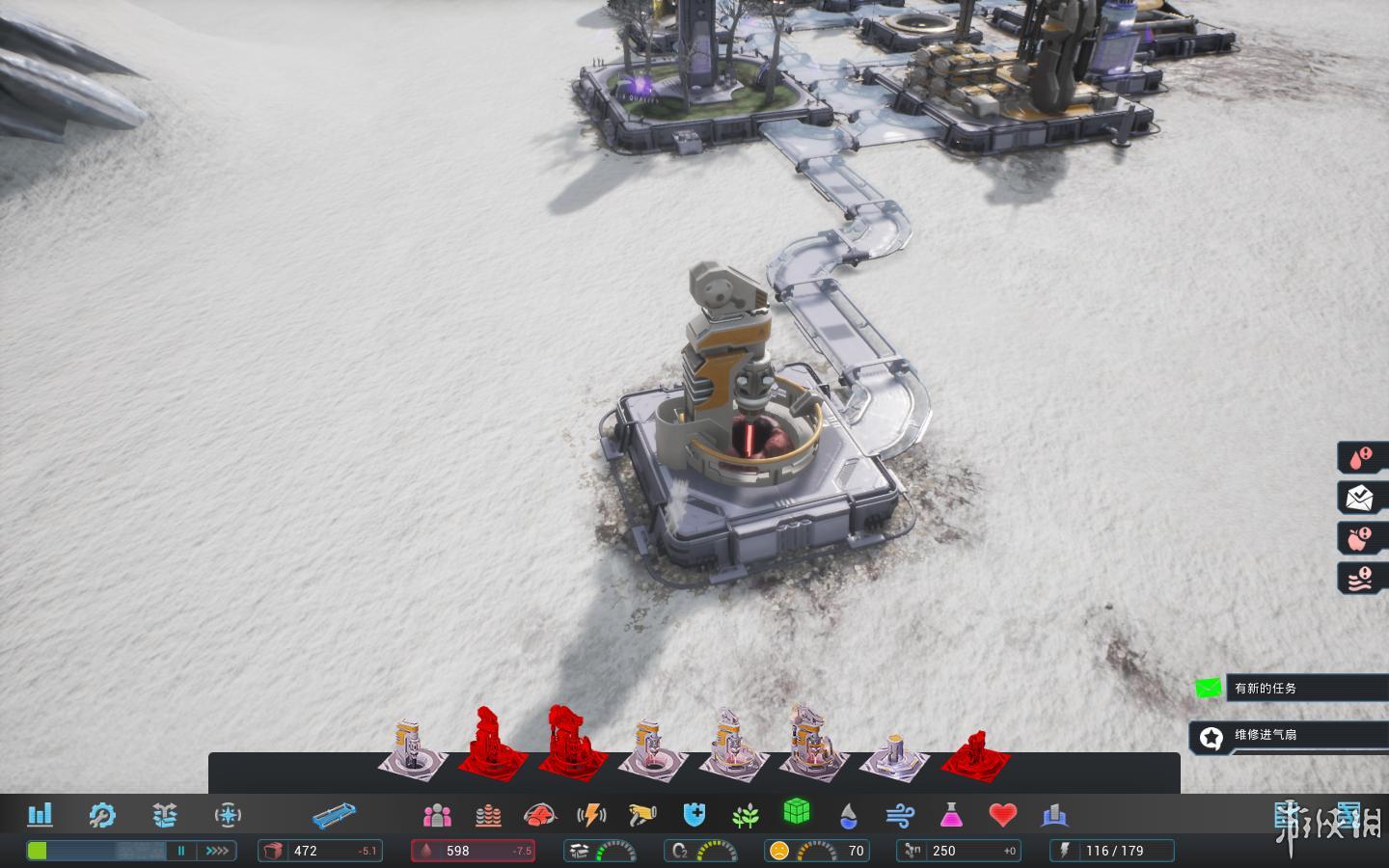Click the open crate icon with arrows
The height and width of the screenshot is (868, 1389).
pyautogui.click(x=165, y=815)
